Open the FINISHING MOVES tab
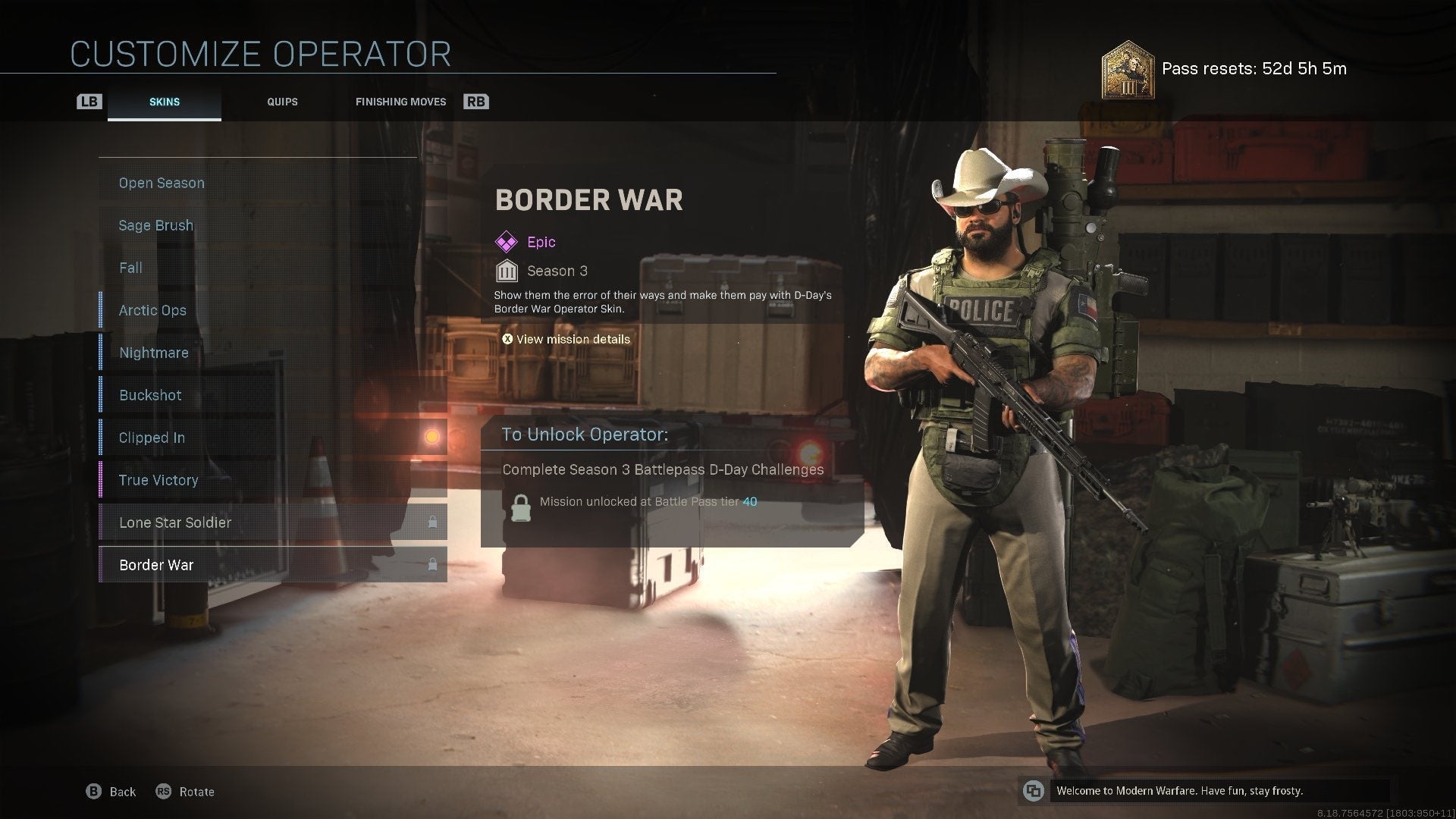Screen dimensions: 1456x819 pyautogui.click(x=400, y=101)
